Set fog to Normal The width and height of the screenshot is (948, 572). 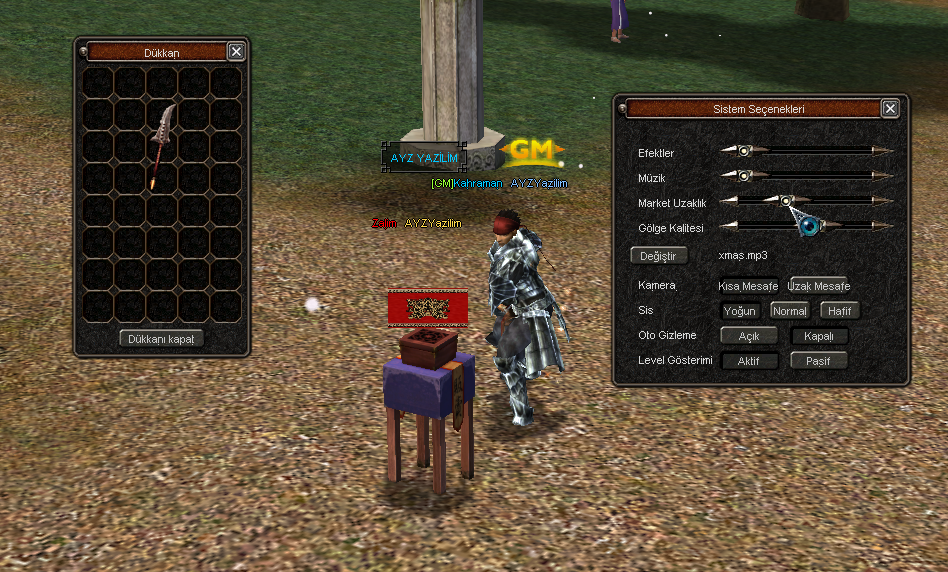point(789,311)
